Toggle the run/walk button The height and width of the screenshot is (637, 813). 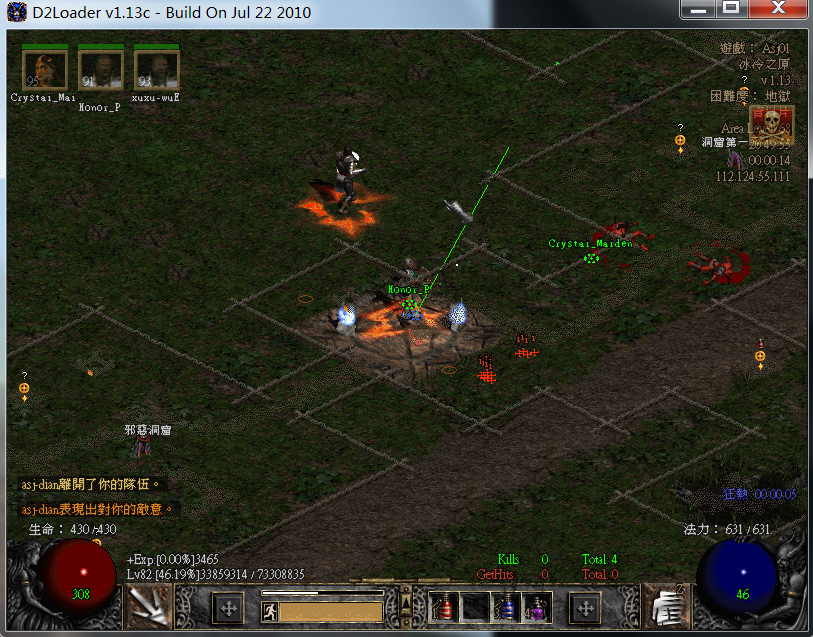[x=269, y=611]
